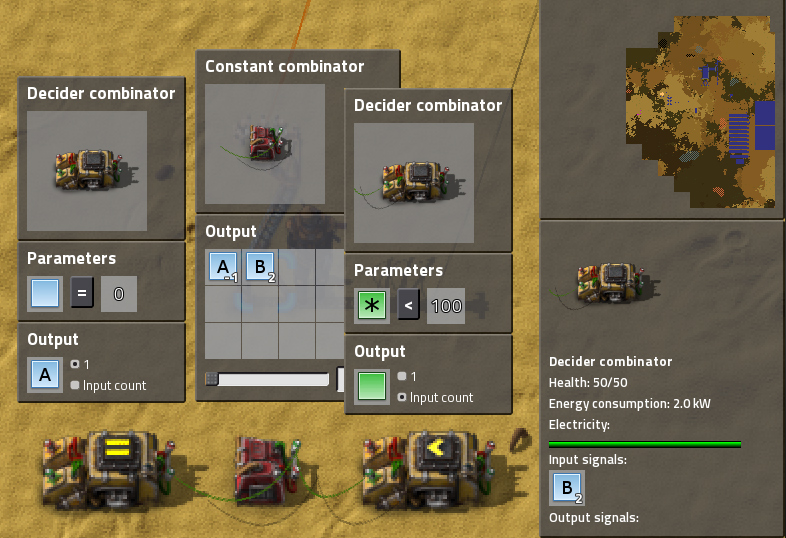Pick the signal B slot in constant combinator
This screenshot has height=538, width=786.
click(x=260, y=268)
